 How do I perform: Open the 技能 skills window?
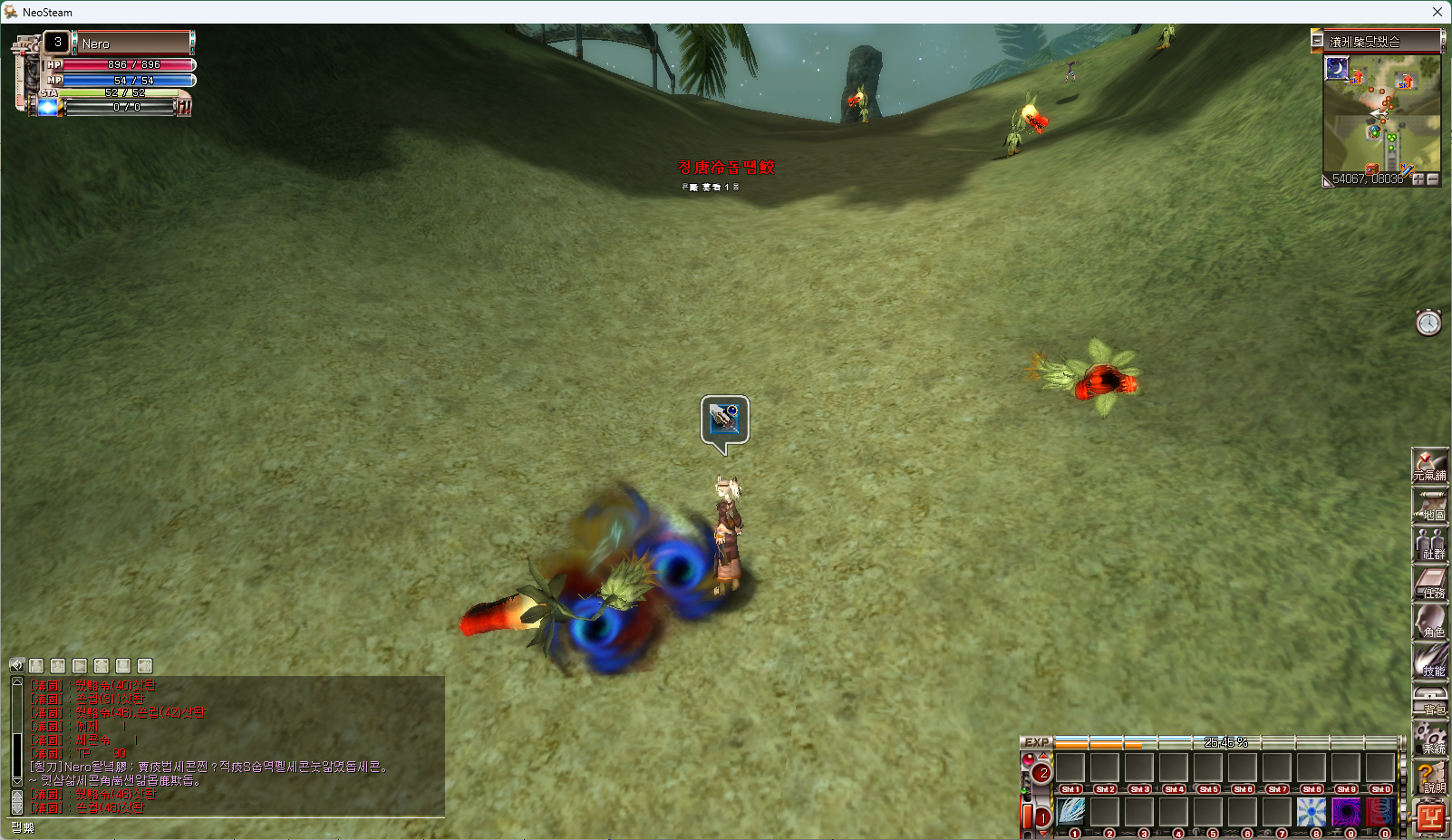pos(1430,661)
